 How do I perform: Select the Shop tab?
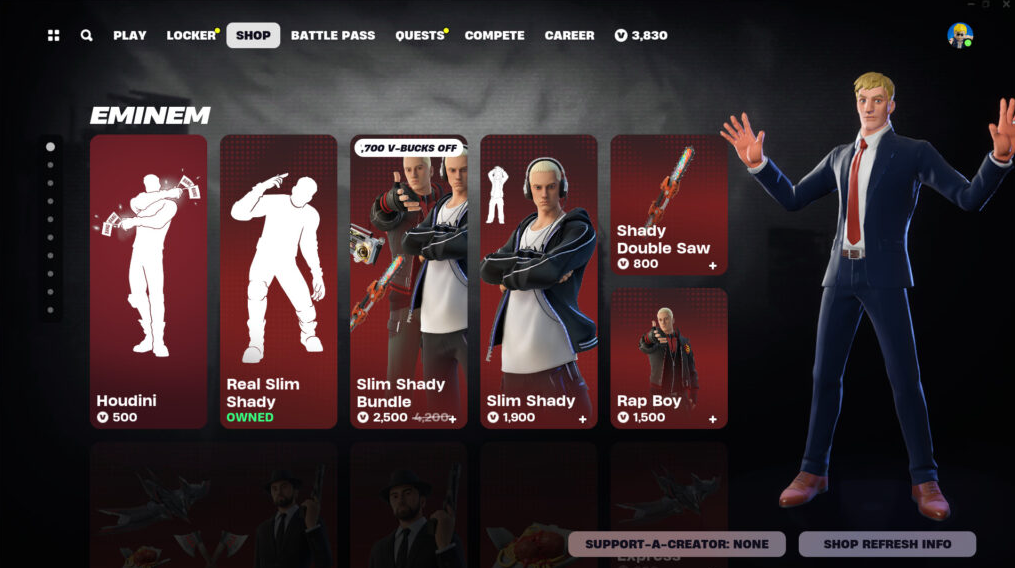click(x=253, y=36)
